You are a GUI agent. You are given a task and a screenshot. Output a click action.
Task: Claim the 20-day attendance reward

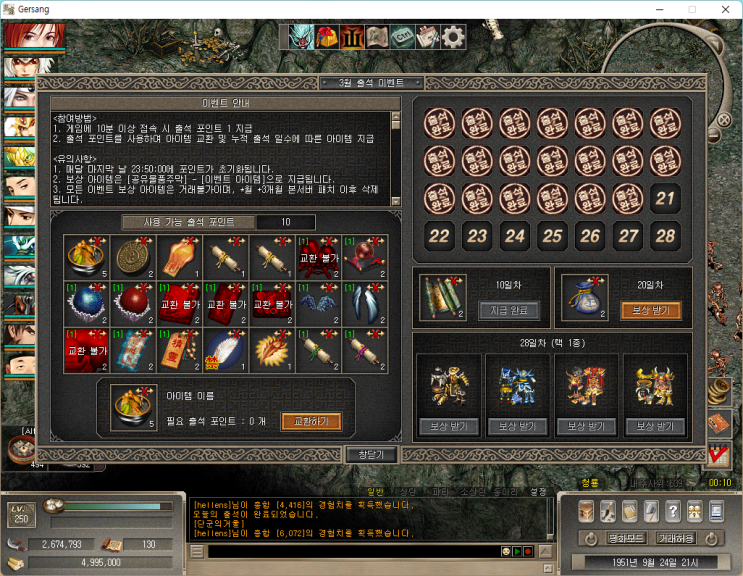(x=651, y=310)
